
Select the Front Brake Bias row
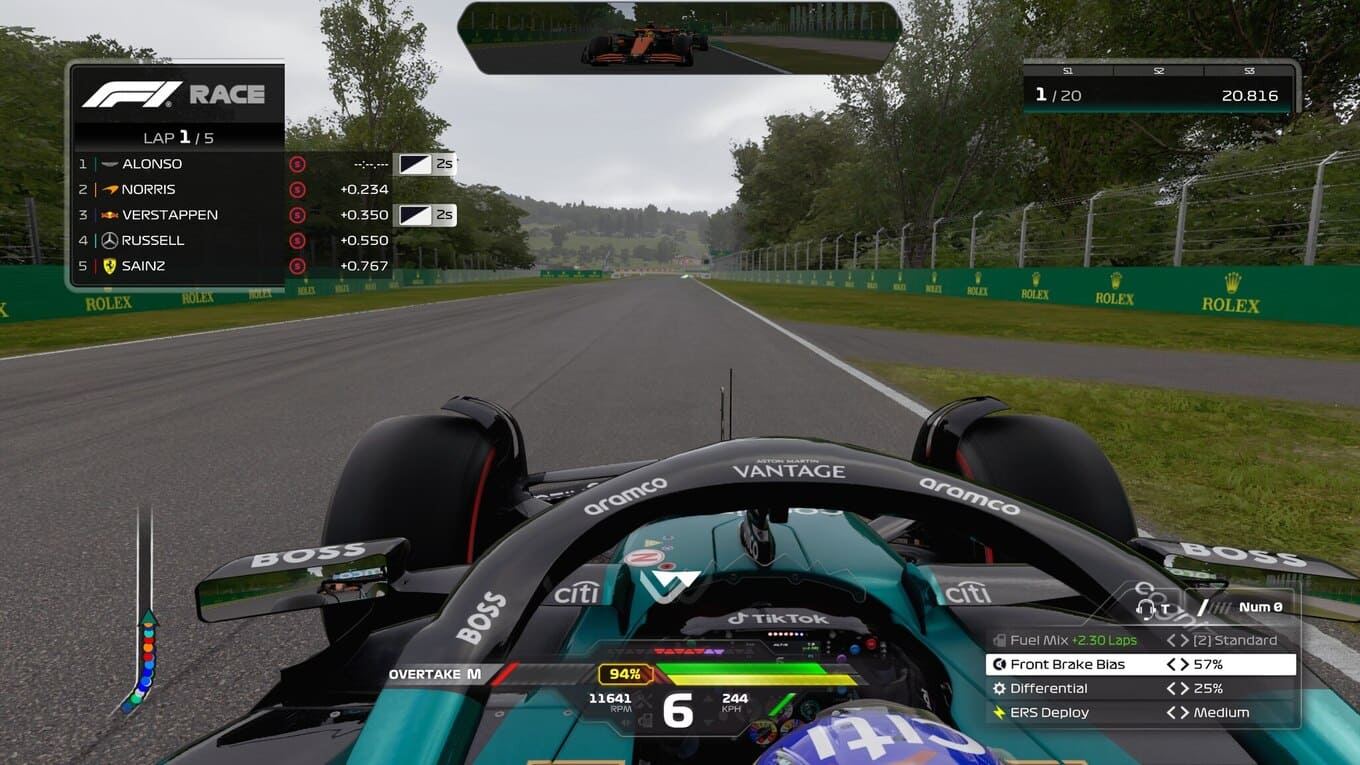[1140, 664]
